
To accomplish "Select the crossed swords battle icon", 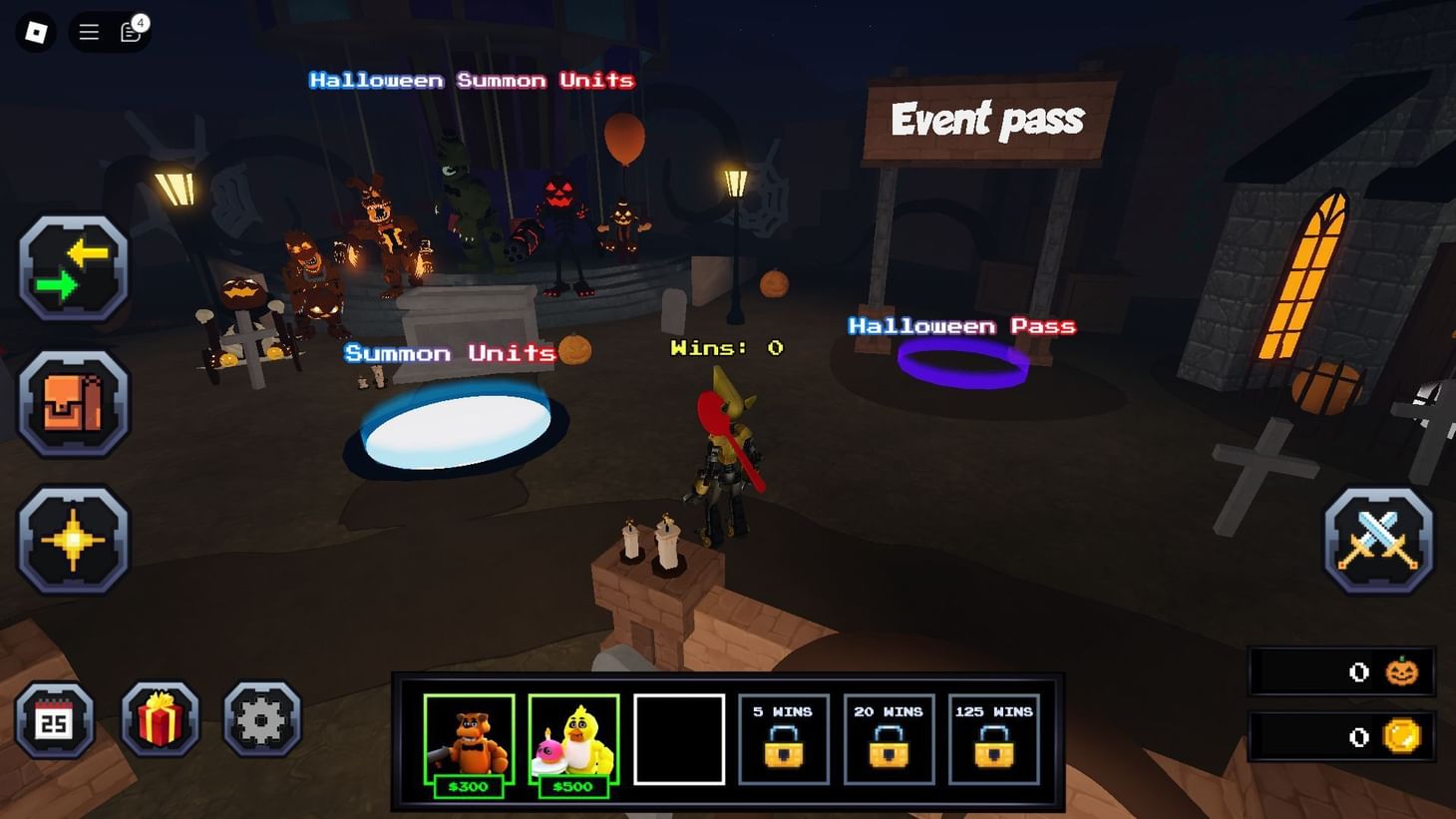I will pos(1380,538).
